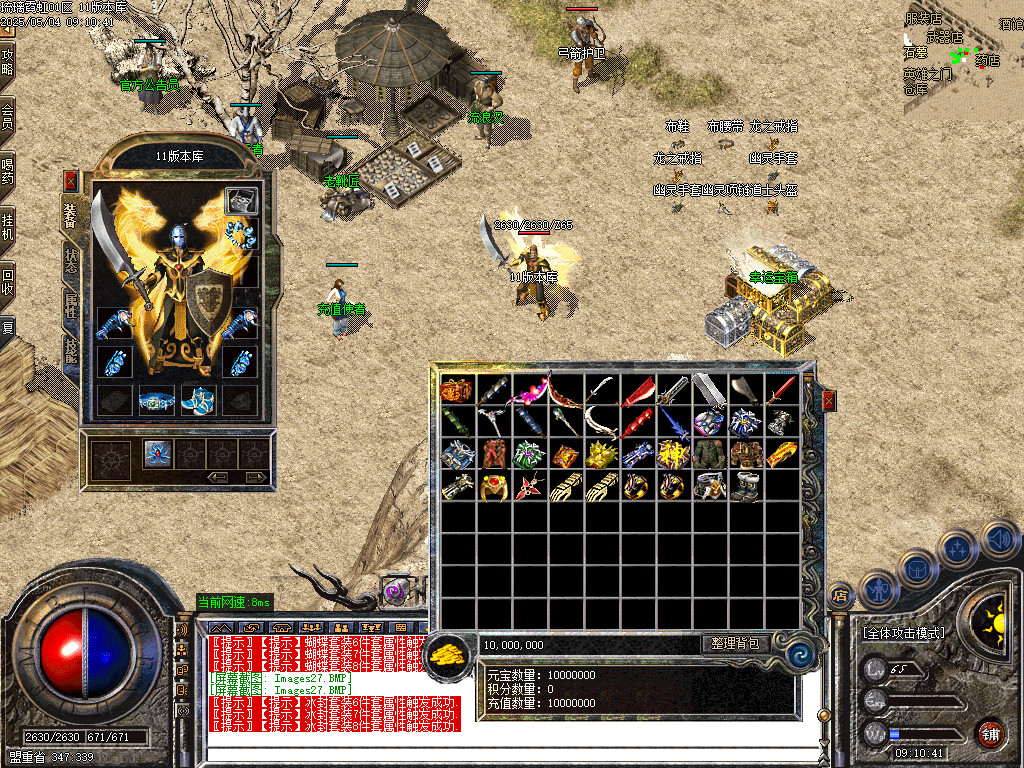The width and height of the screenshot is (1024, 768).
Task: Close the inventory bag window
Action: click(x=828, y=401)
